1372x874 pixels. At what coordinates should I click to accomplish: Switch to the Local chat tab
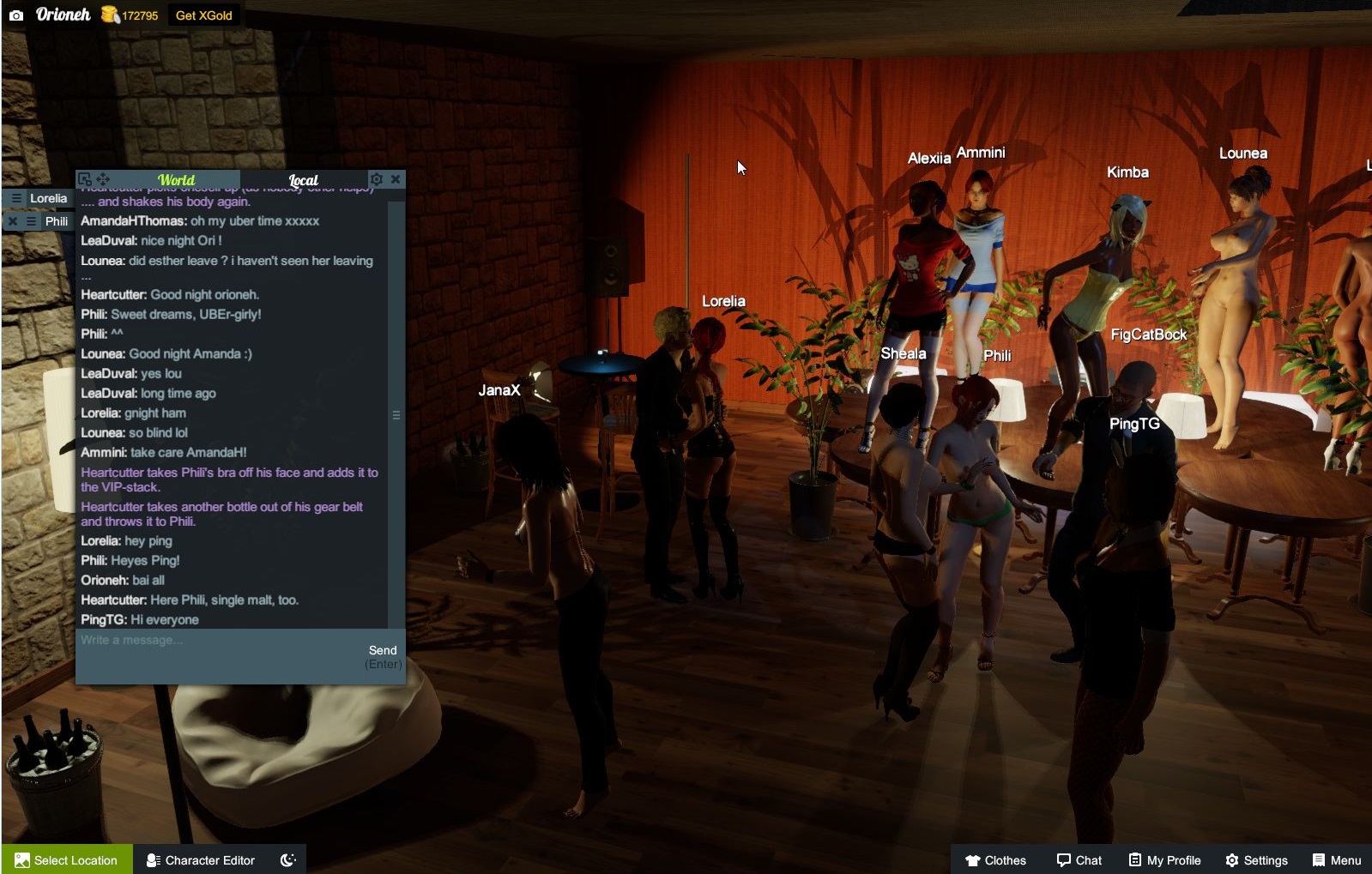[304, 179]
